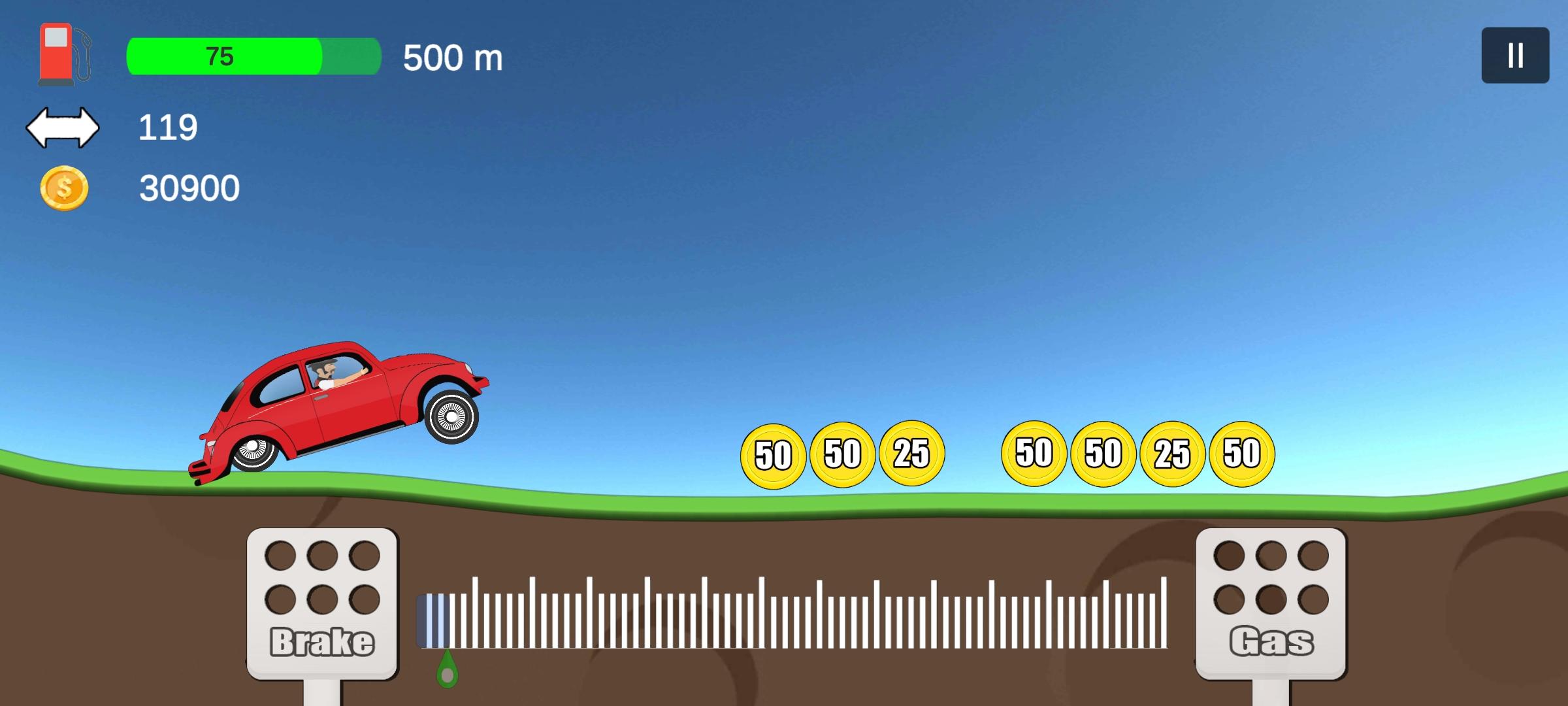Click the 30900 coin total text

189,190
